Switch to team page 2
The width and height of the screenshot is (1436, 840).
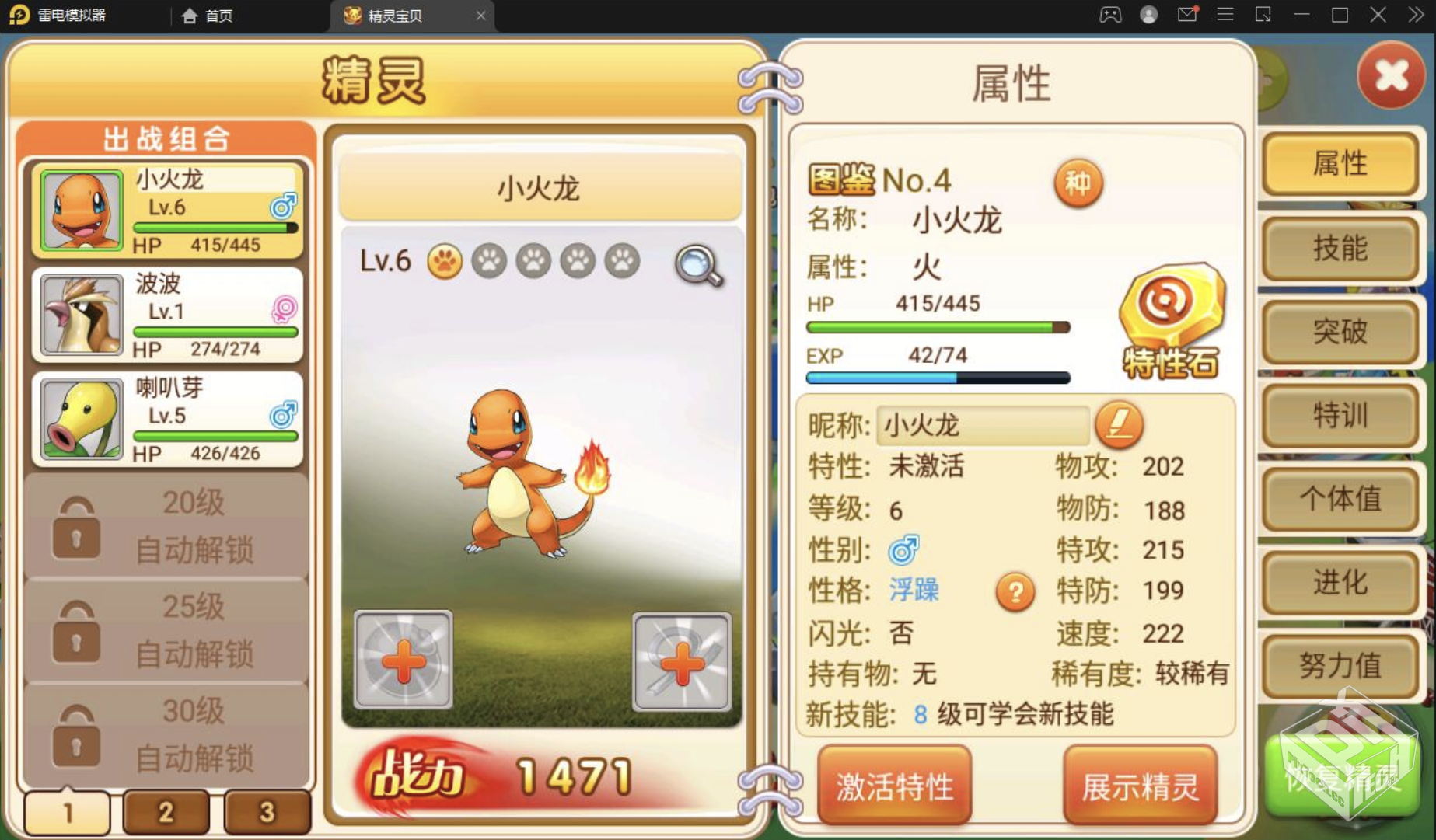pos(166,811)
